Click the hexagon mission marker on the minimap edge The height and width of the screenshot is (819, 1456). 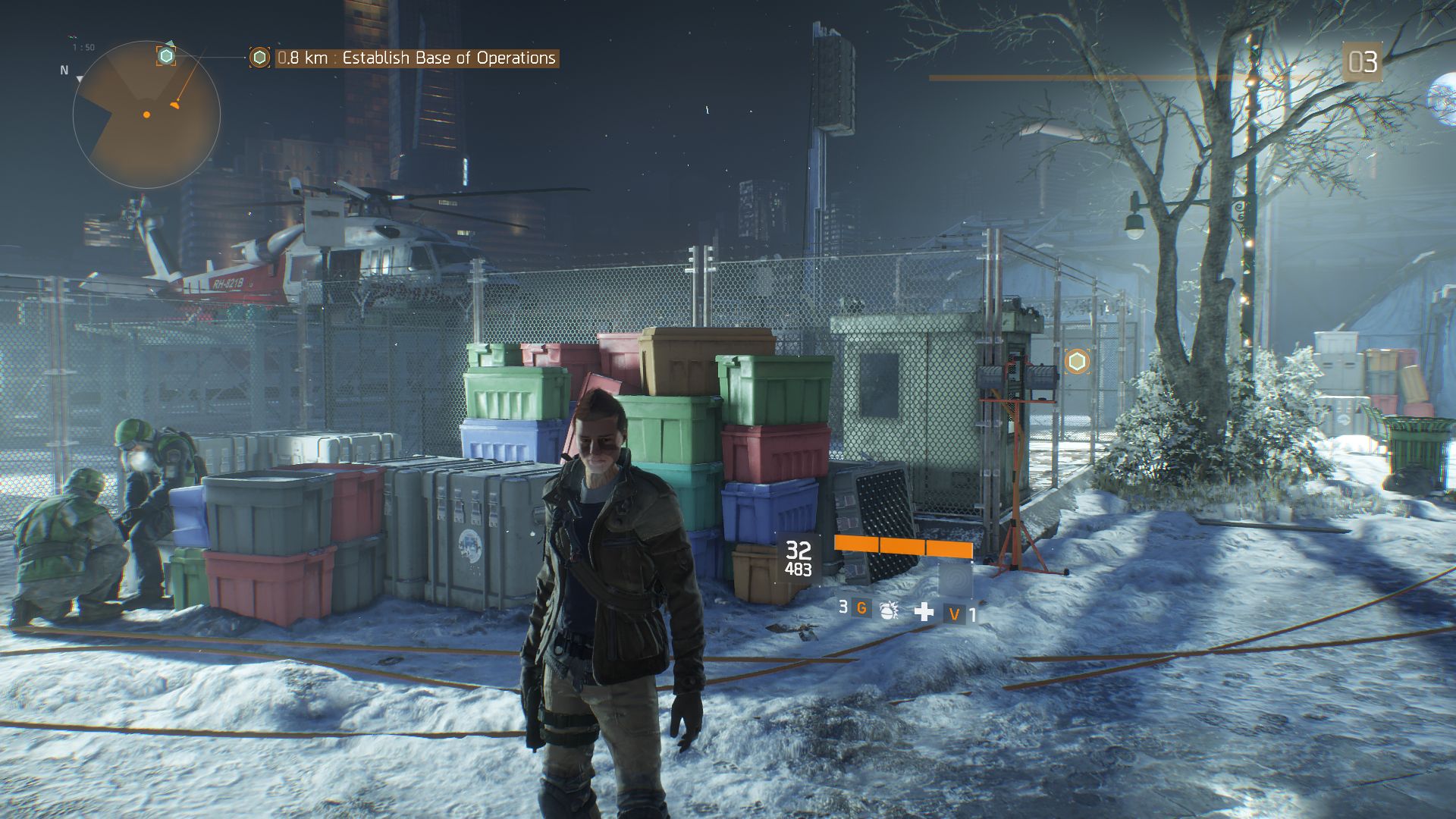pos(166,55)
